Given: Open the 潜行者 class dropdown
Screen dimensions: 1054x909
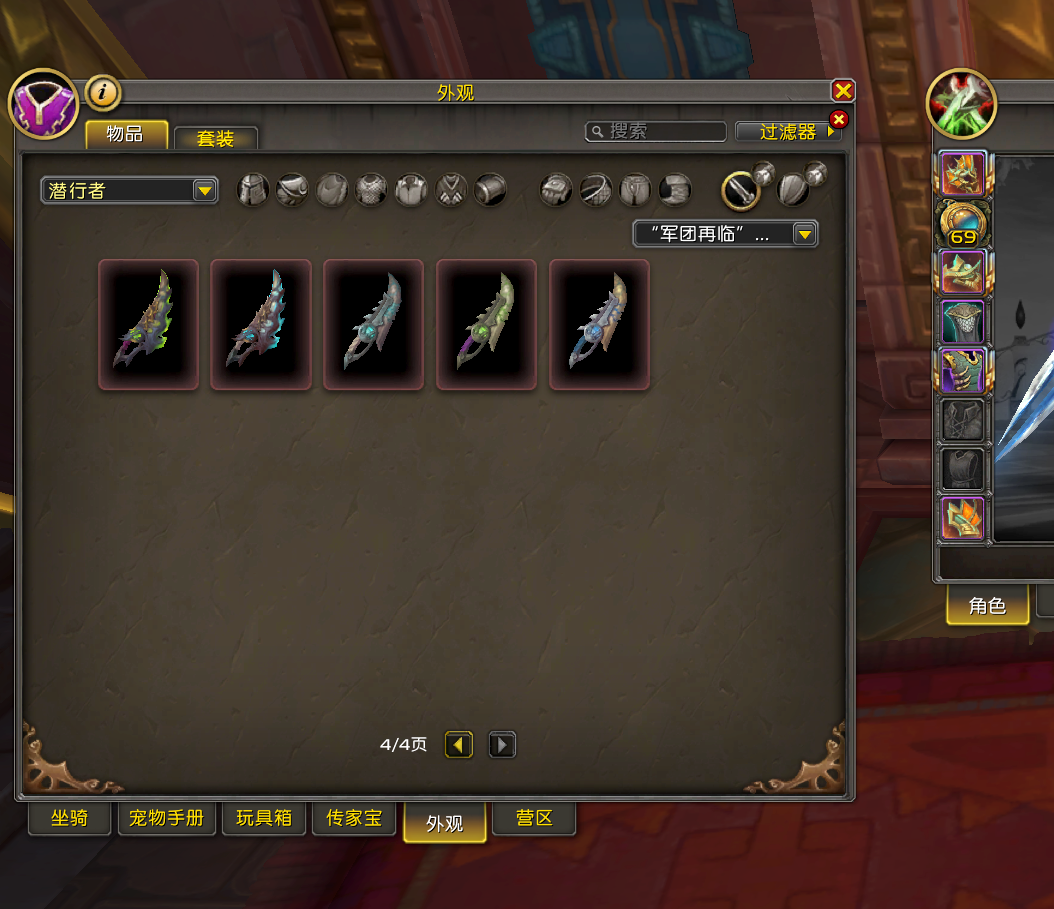Looking at the screenshot, I should click(129, 190).
